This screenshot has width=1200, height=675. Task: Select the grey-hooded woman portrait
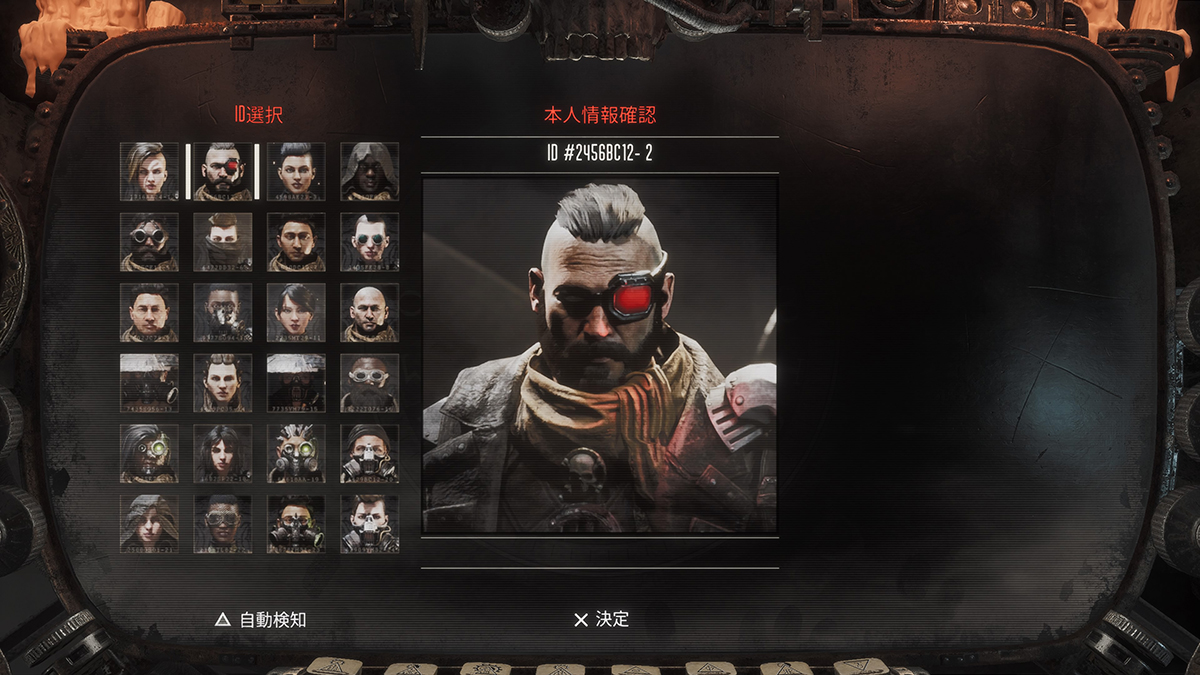(x=150, y=524)
